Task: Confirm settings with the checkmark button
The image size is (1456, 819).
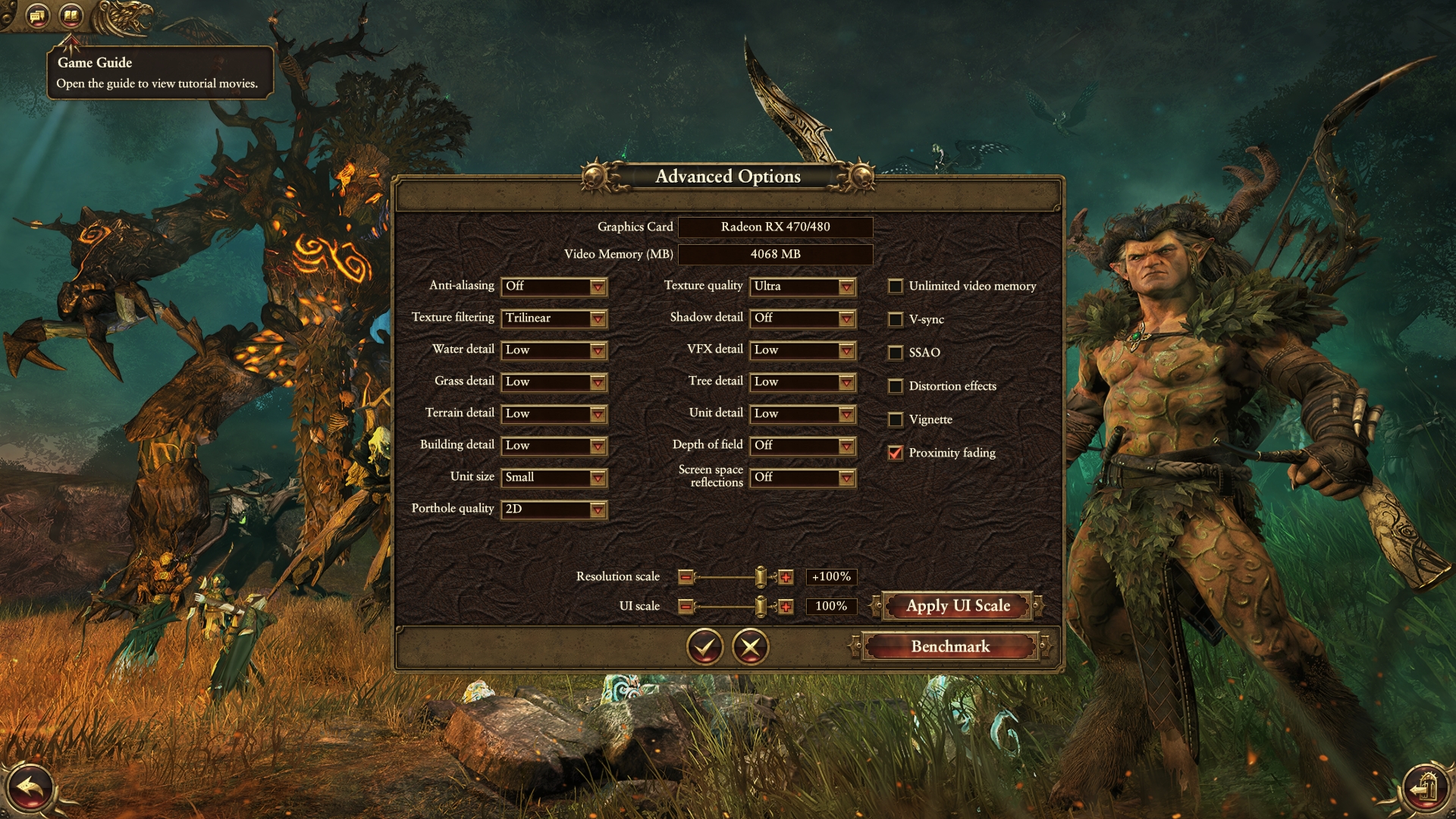Action: click(x=705, y=647)
